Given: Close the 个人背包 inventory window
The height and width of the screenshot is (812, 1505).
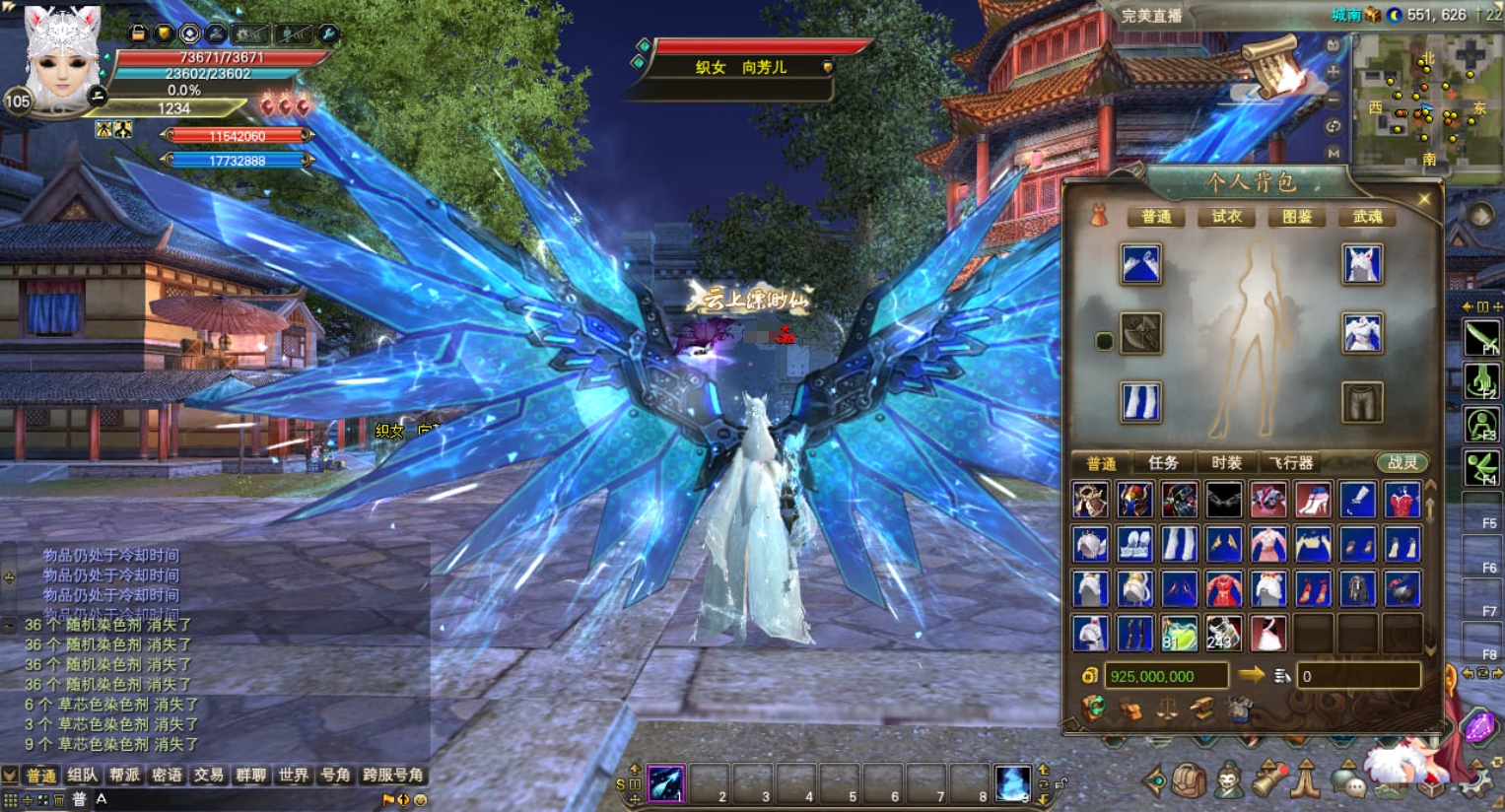Looking at the screenshot, I should point(1423,200).
